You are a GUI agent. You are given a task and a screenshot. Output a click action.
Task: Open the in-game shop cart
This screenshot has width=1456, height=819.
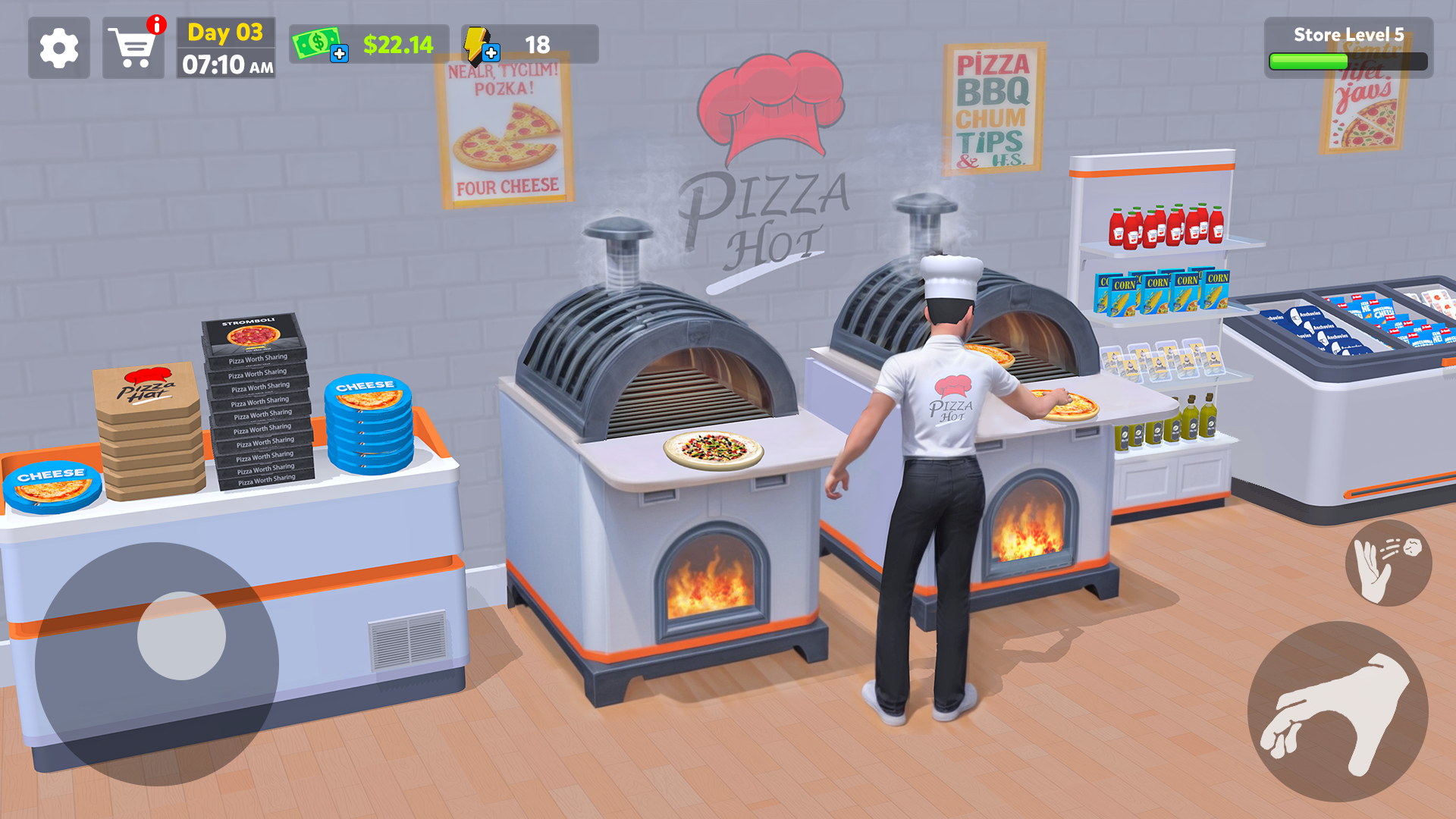coord(133,49)
